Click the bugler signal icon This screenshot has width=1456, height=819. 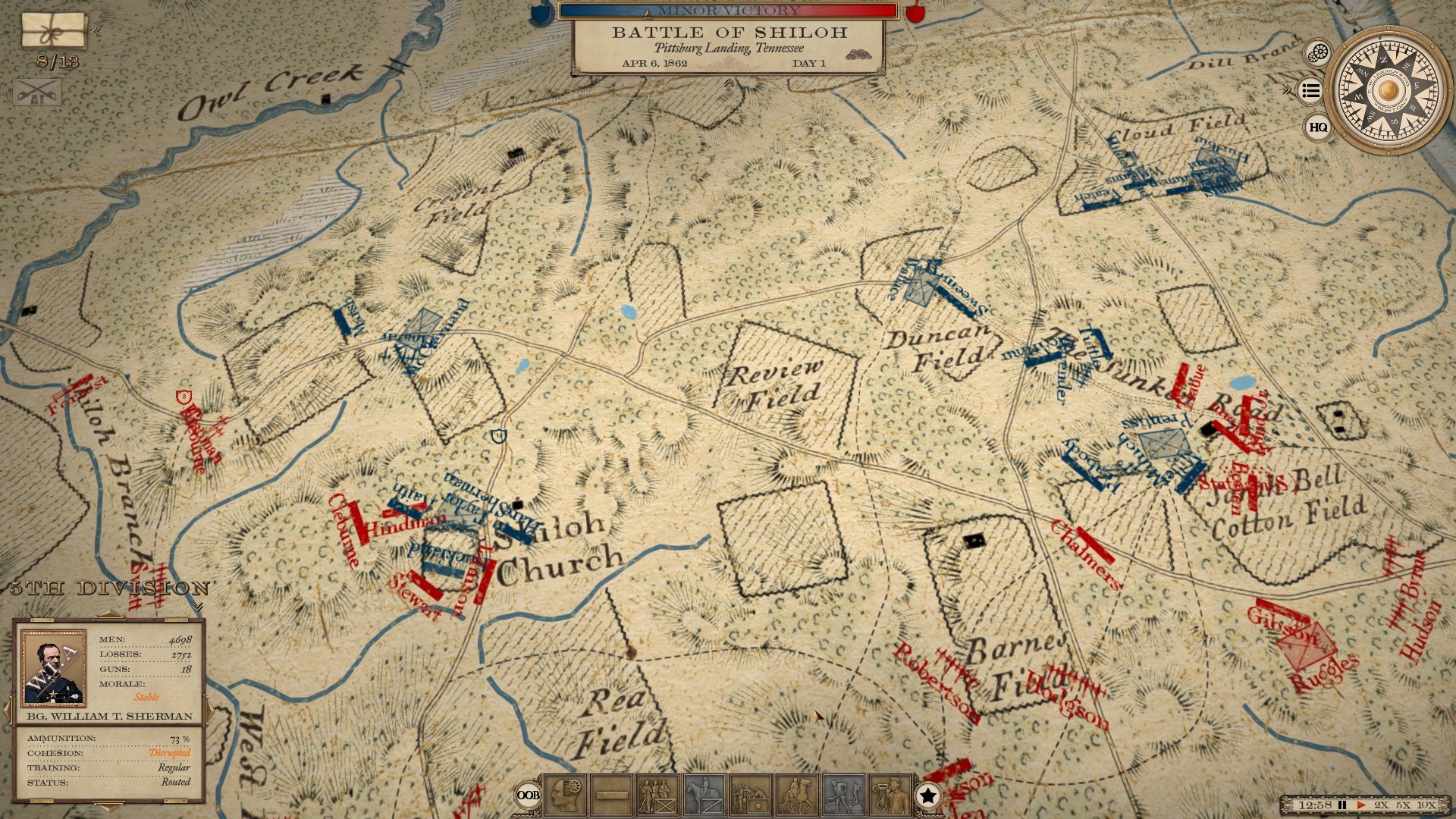tap(889, 795)
